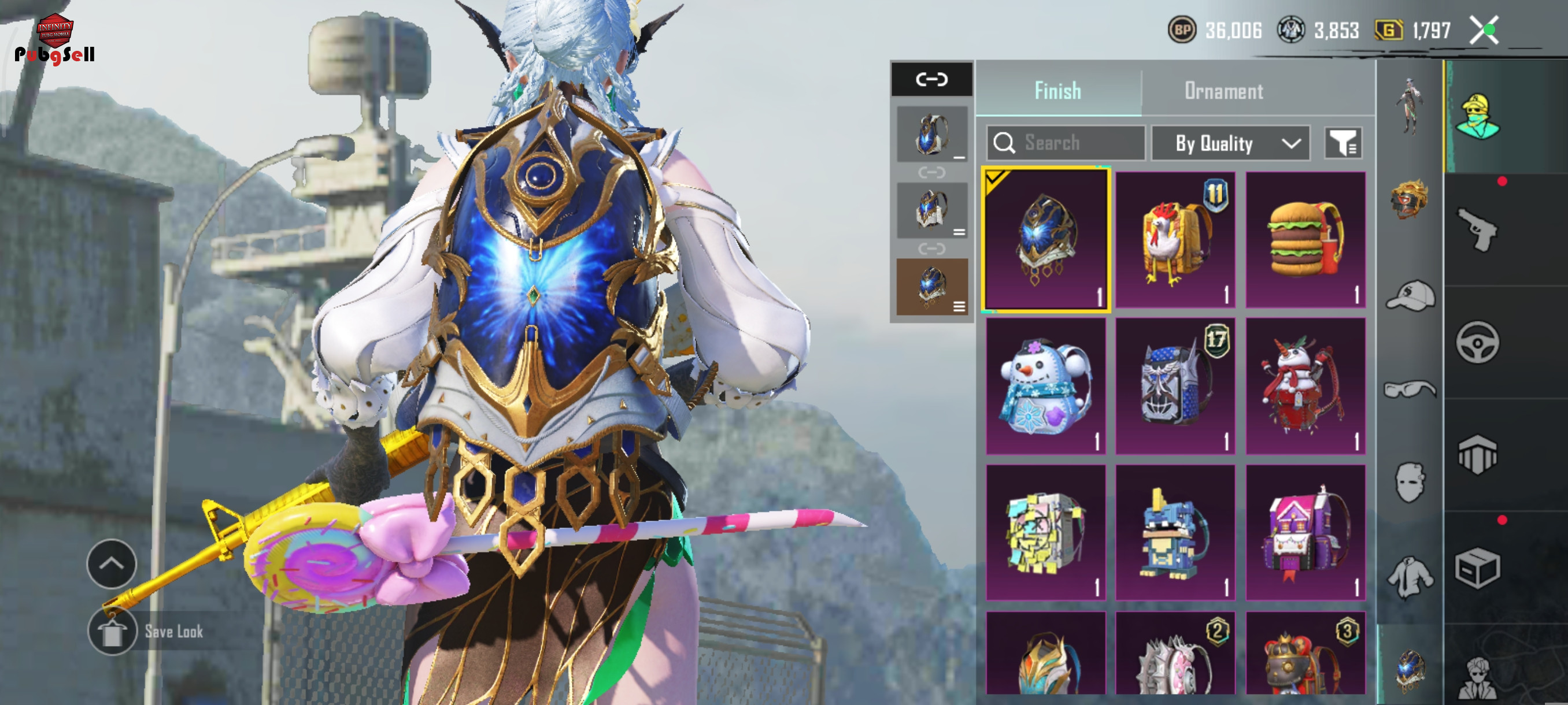This screenshot has height=705, width=1568.
Task: Select the blue pixel dragon backpack
Action: click(1175, 533)
